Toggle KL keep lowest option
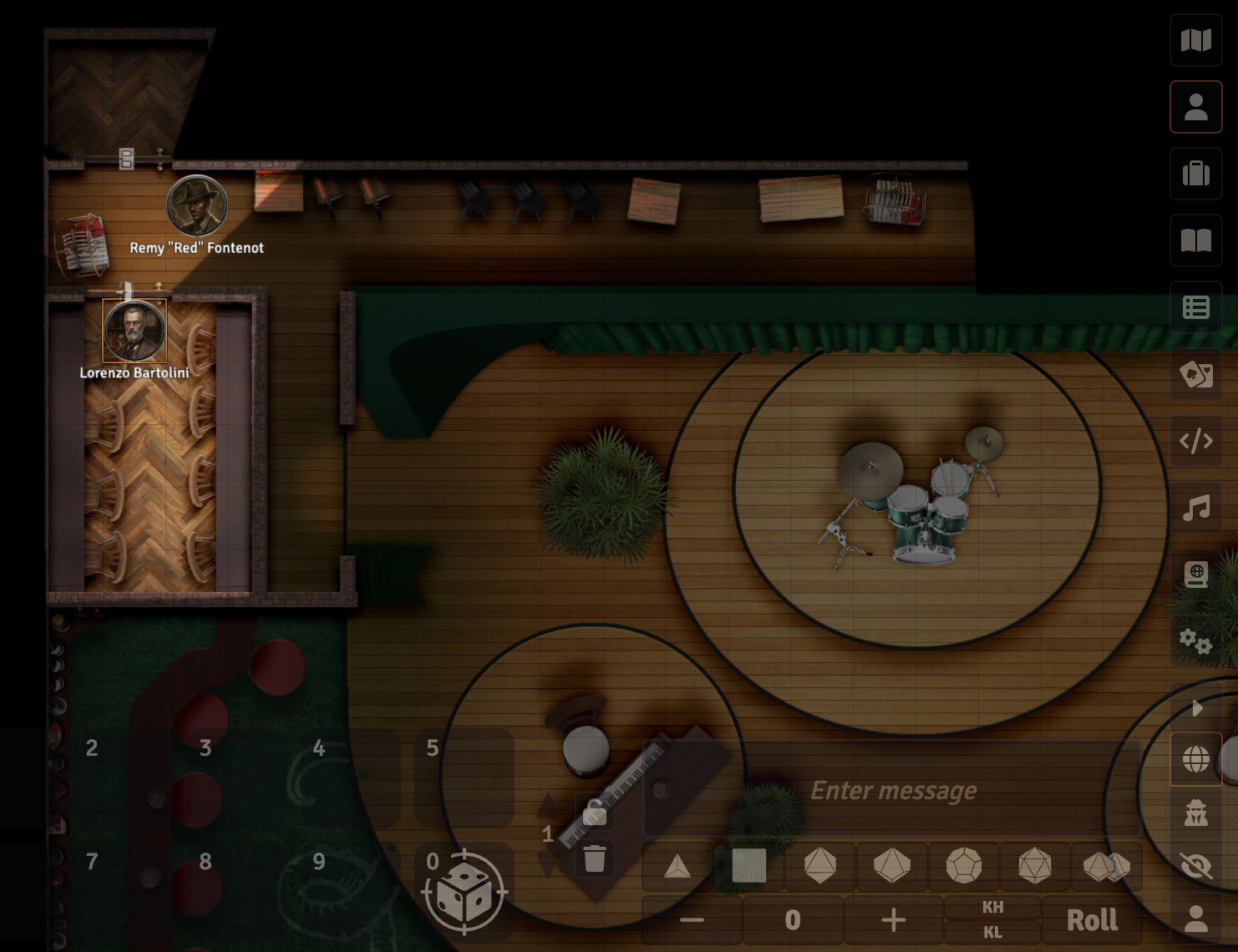Viewport: 1238px width, 952px height. click(992, 932)
